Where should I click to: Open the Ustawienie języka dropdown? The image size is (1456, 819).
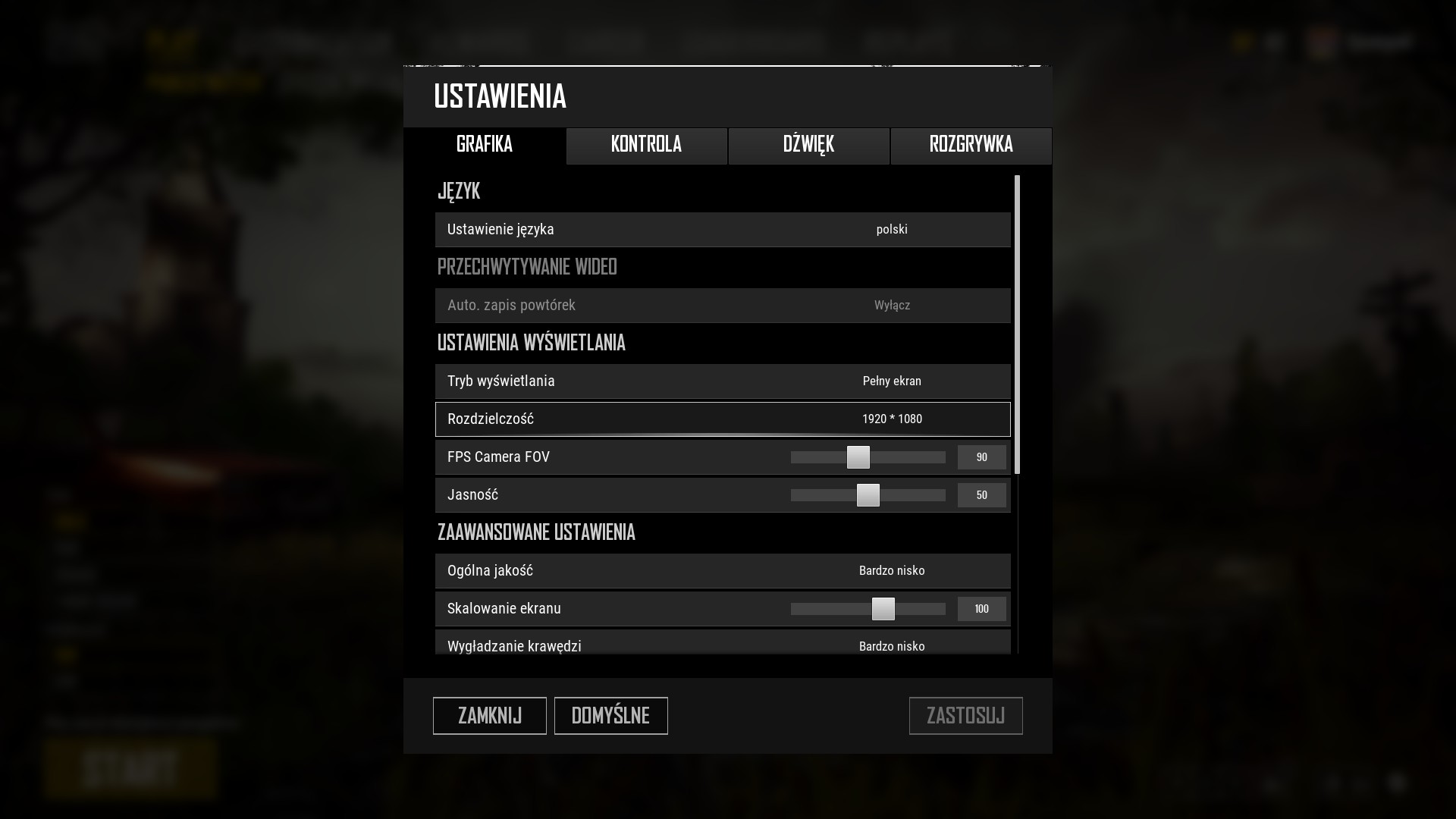(892, 230)
